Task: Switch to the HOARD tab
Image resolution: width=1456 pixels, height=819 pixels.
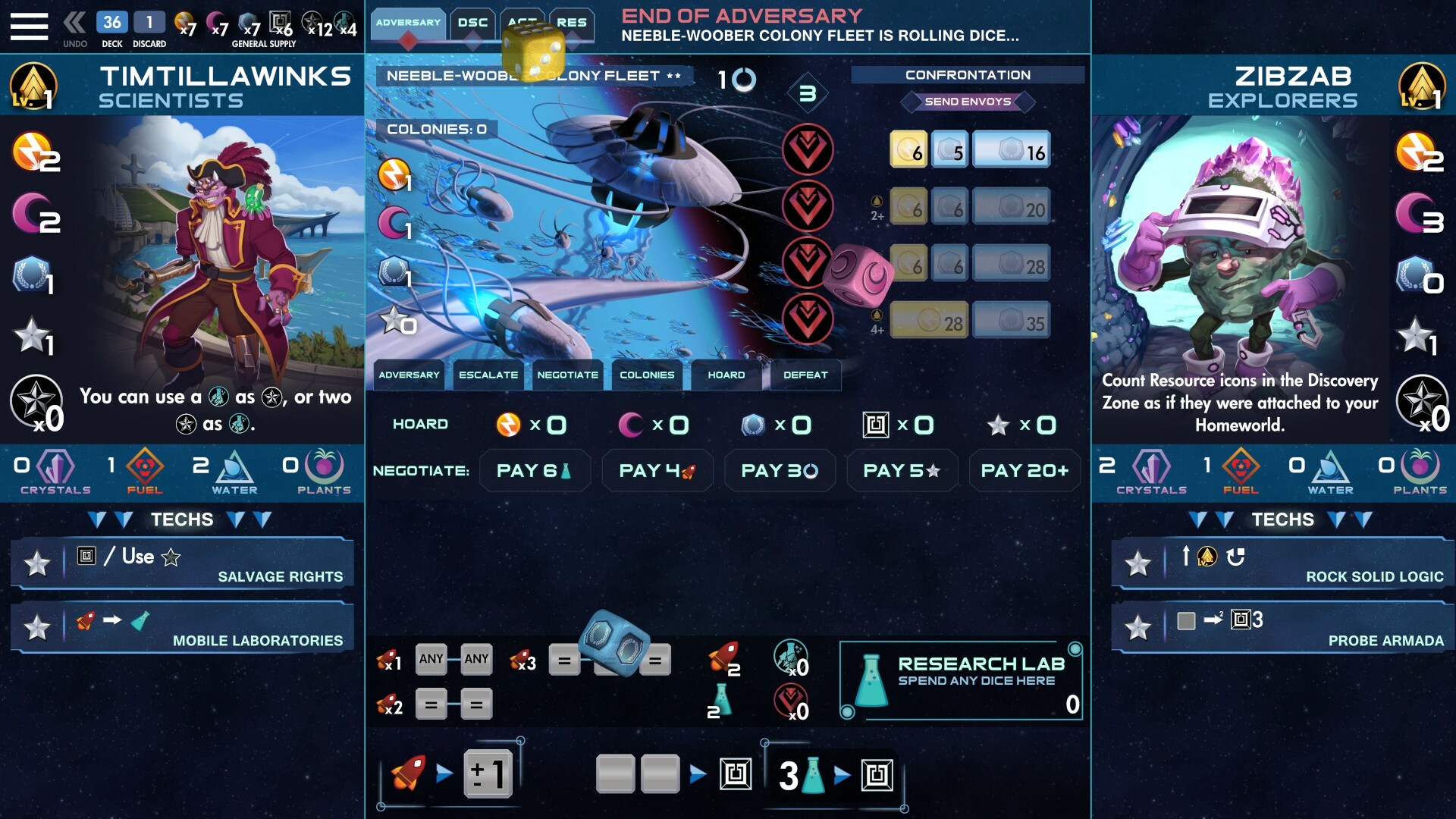Action: pos(725,375)
